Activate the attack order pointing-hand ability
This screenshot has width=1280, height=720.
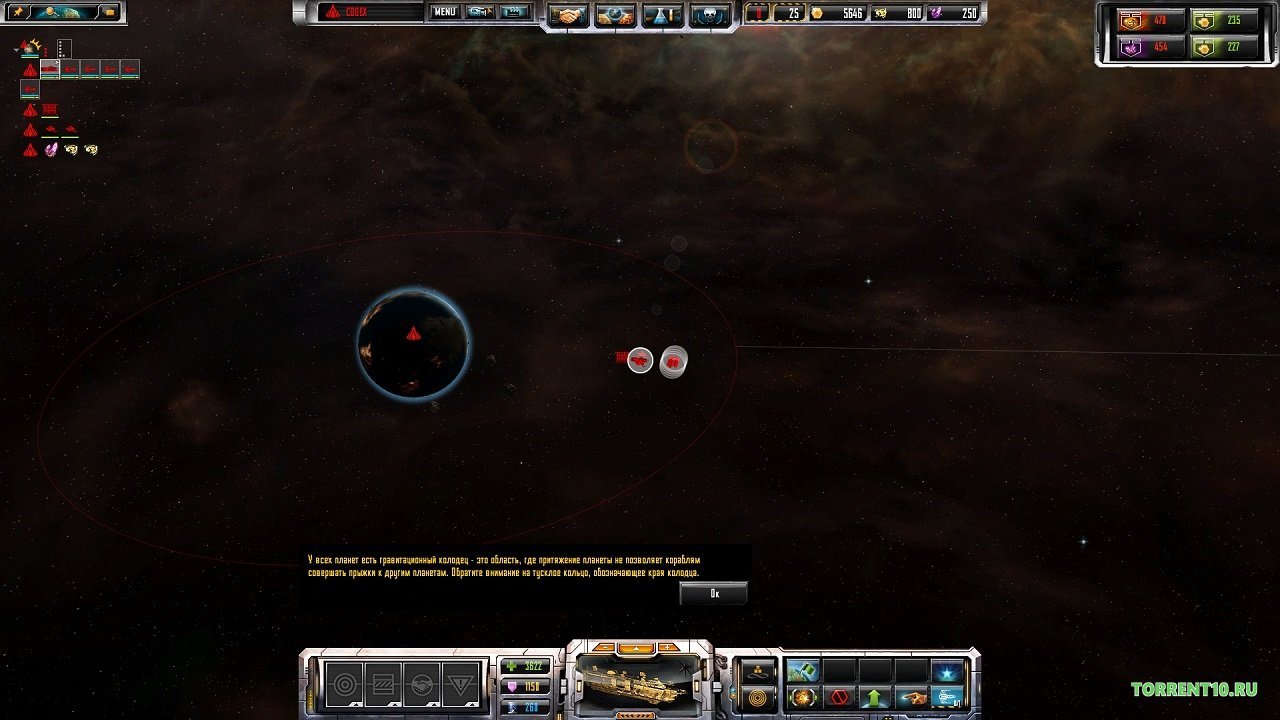click(912, 697)
